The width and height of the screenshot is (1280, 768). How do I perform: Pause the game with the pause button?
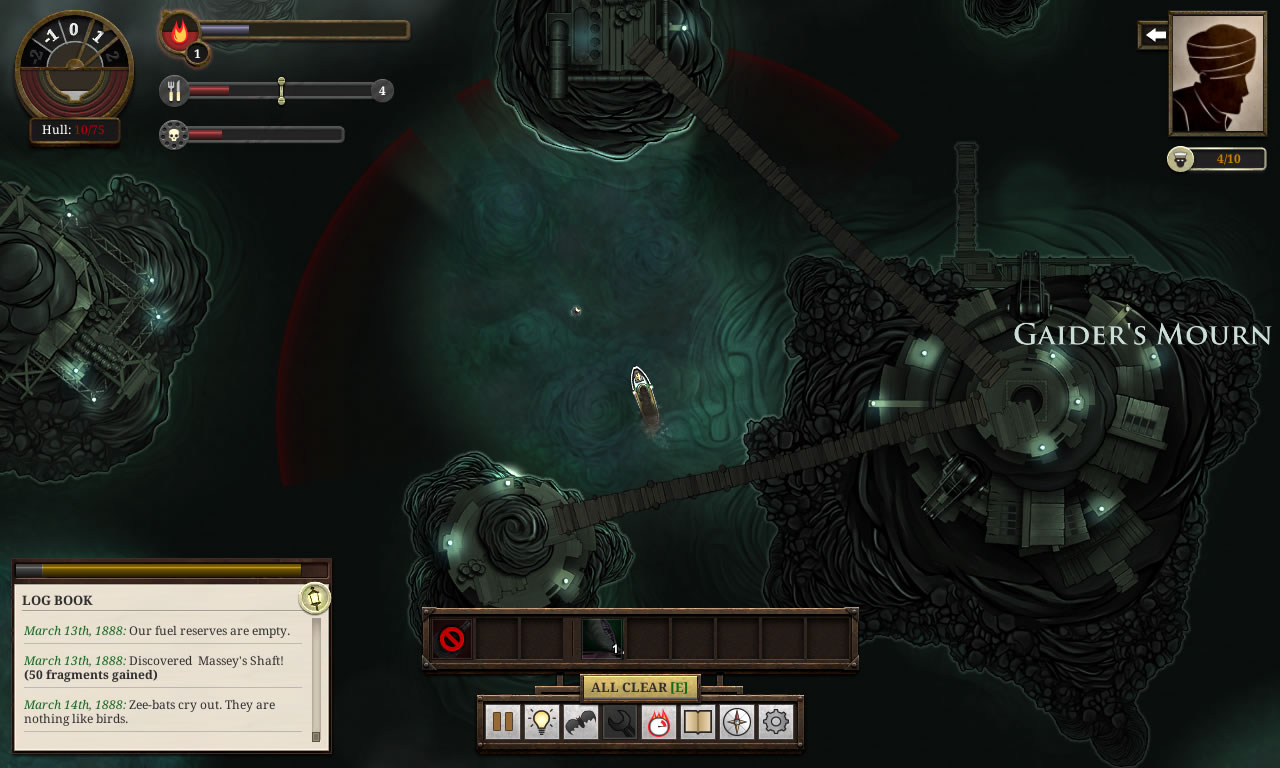click(503, 721)
